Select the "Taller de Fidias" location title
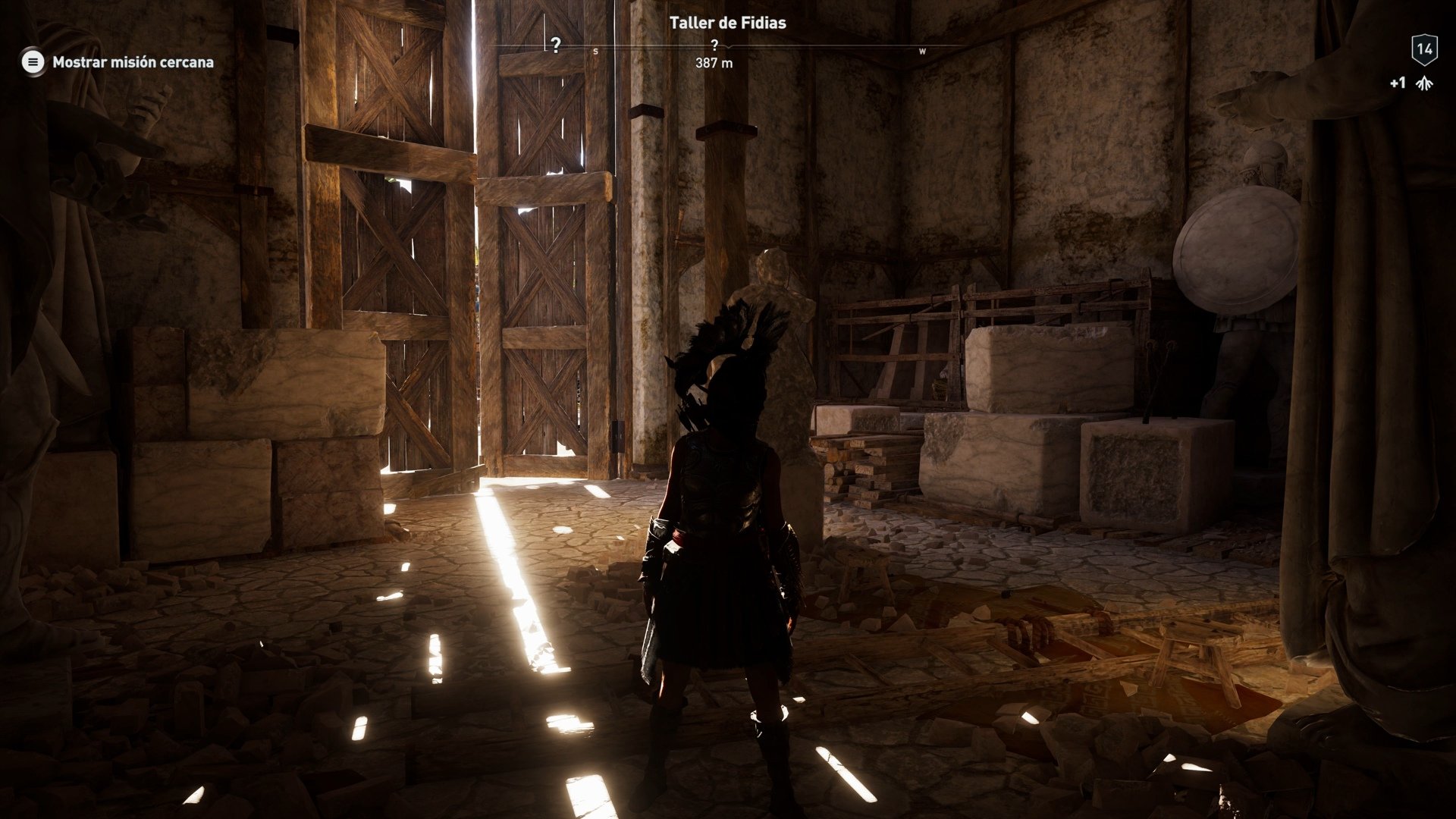This screenshot has width=1456, height=819. pyautogui.click(x=726, y=23)
